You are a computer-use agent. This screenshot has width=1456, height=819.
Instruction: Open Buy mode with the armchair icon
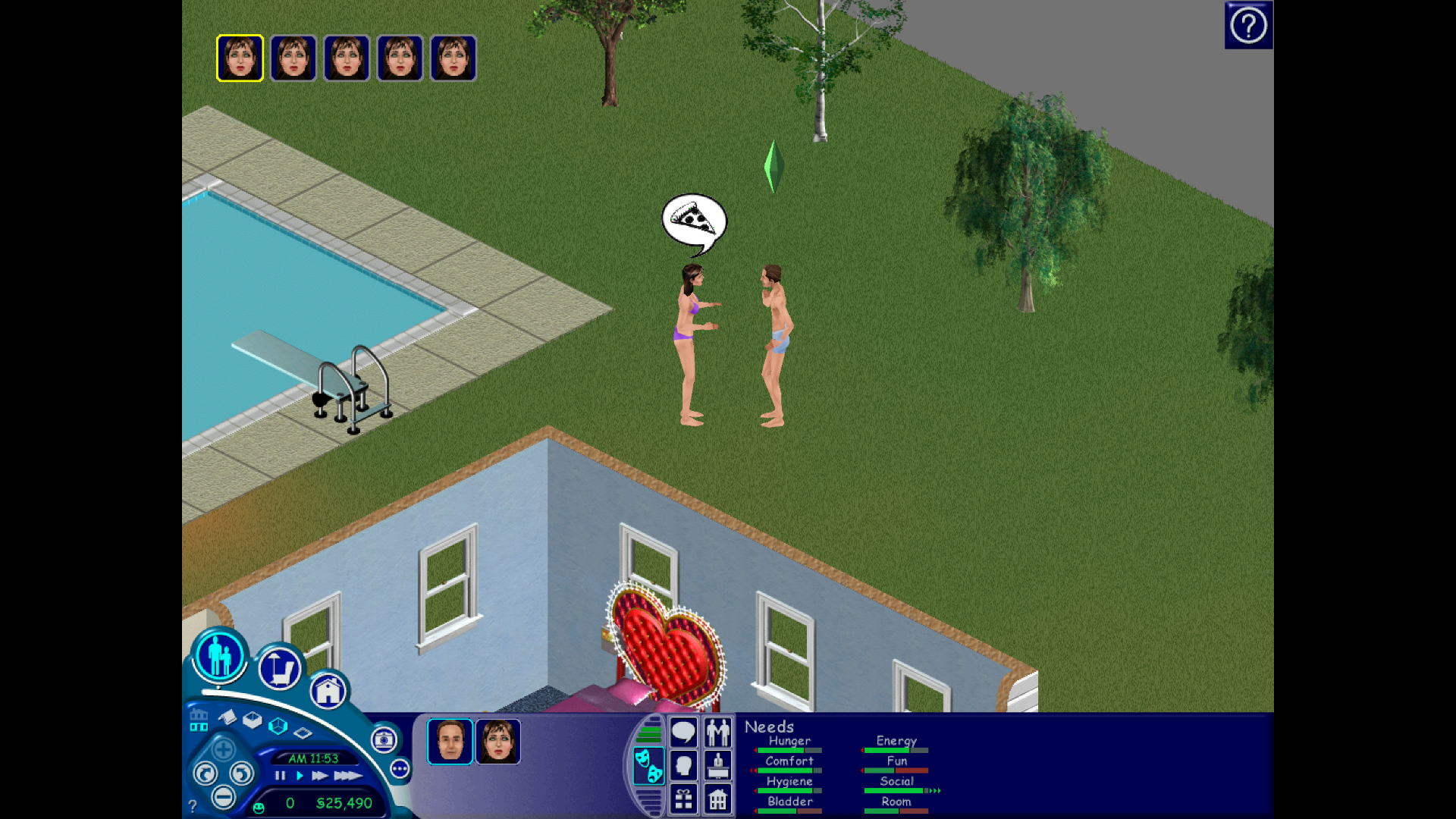[280, 669]
